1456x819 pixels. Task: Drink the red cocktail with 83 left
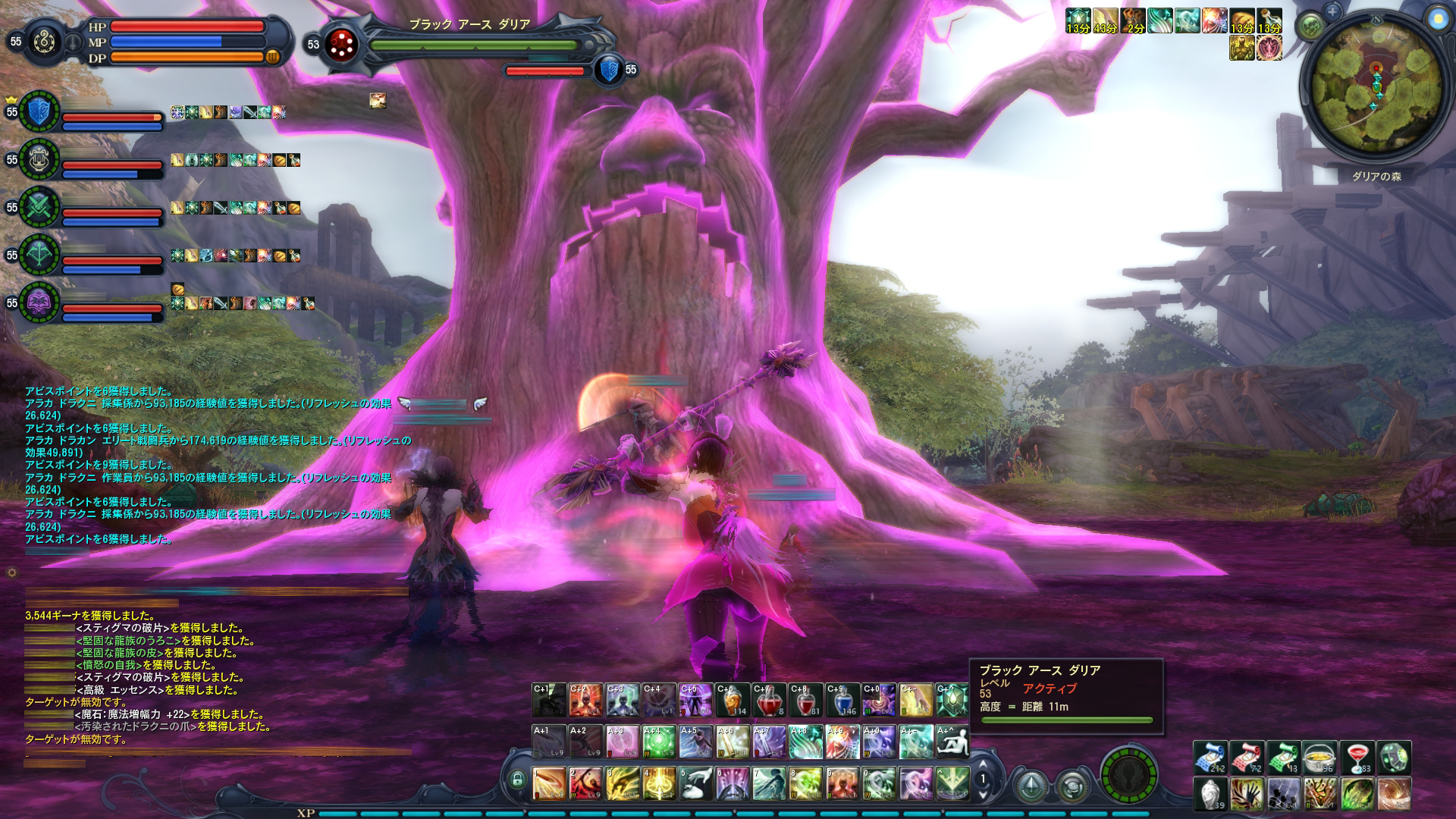1357,758
